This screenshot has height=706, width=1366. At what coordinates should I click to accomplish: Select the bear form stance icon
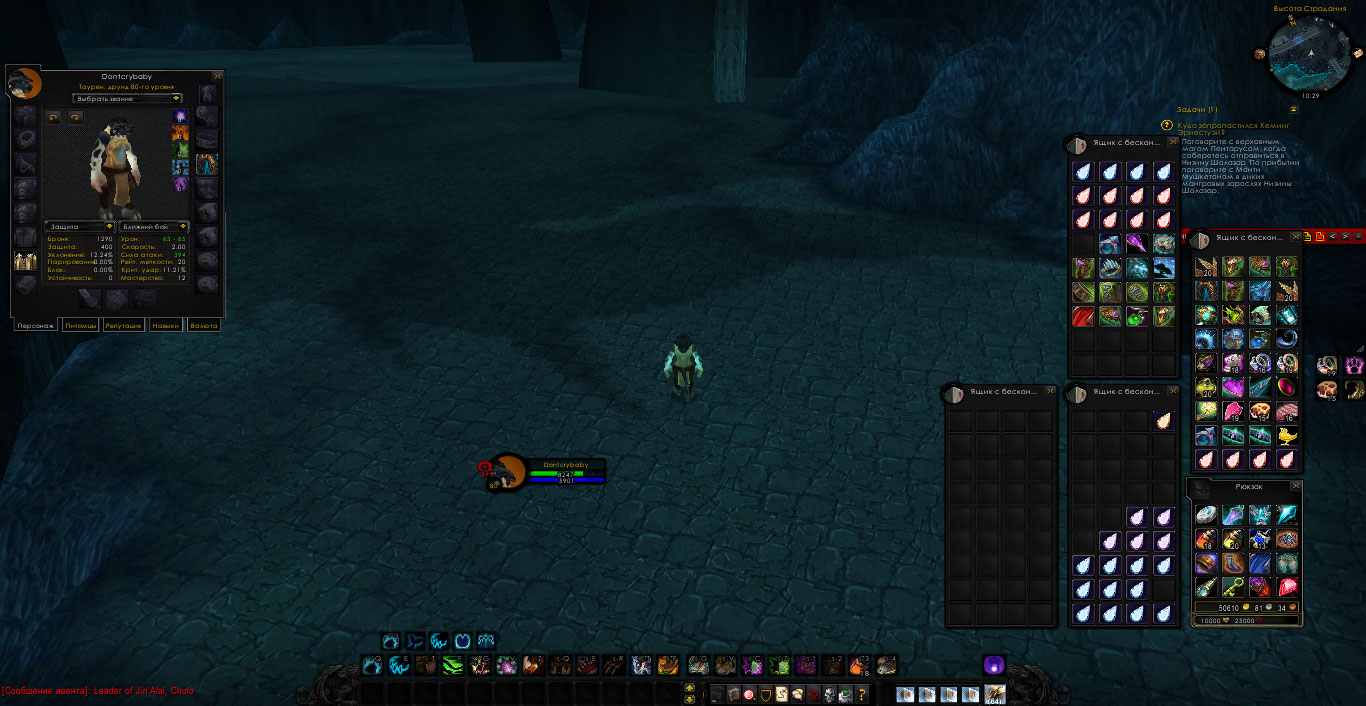[391, 641]
